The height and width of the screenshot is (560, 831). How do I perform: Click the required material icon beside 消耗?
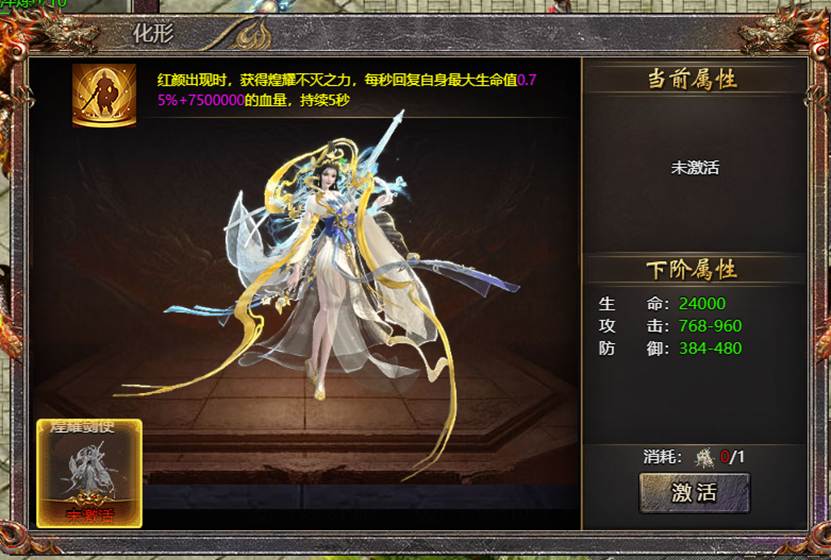tap(705, 457)
